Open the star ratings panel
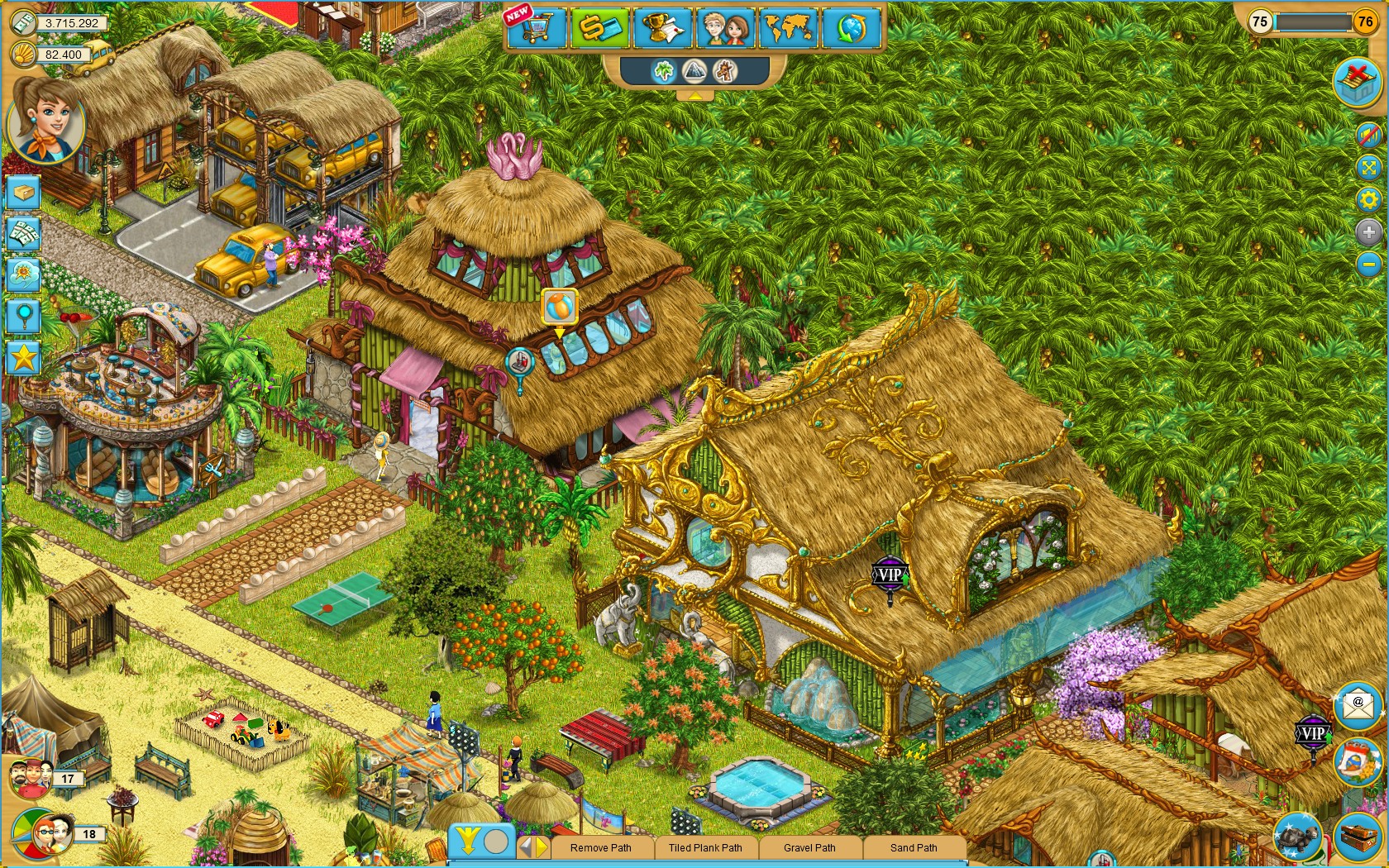The width and height of the screenshot is (1389, 868). point(23,355)
